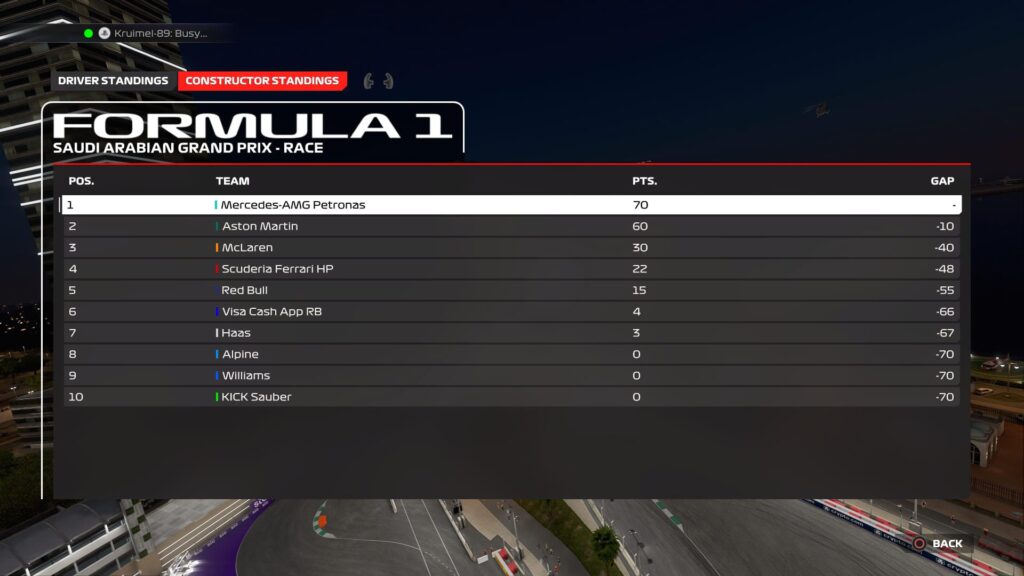Select the KICK Sauber row
The height and width of the screenshot is (576, 1024).
click(x=510, y=397)
